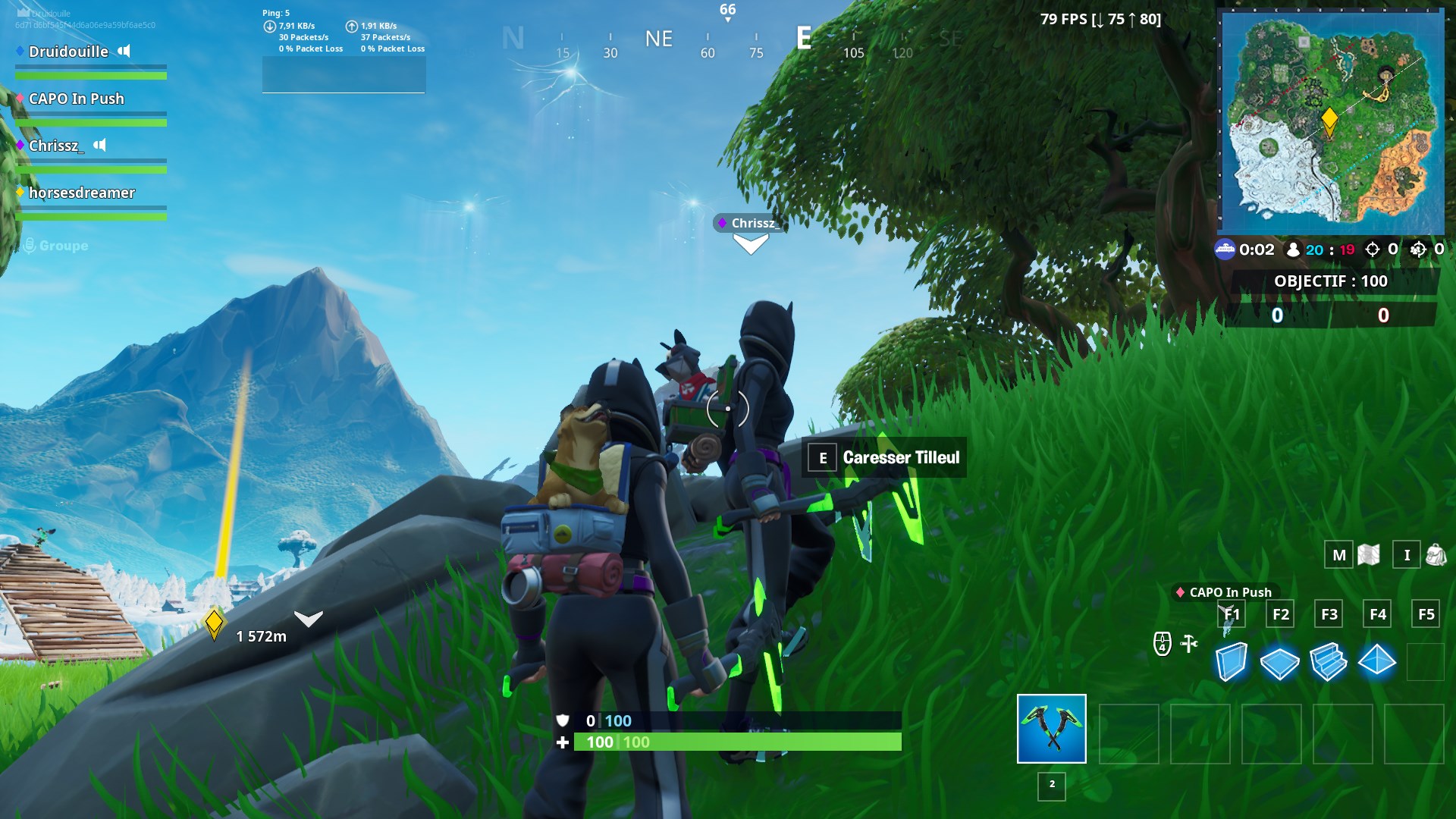Image resolution: width=1456 pixels, height=819 pixels.
Task: Open the map via the M key box
Action: 1339,554
